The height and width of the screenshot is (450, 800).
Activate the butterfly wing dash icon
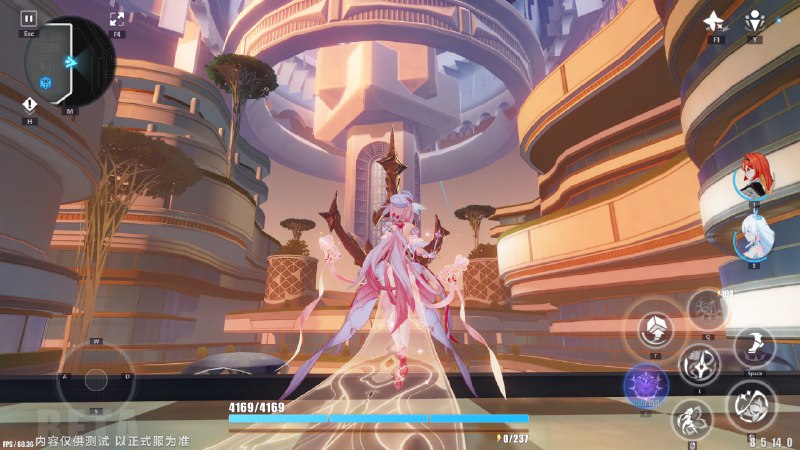(692, 420)
